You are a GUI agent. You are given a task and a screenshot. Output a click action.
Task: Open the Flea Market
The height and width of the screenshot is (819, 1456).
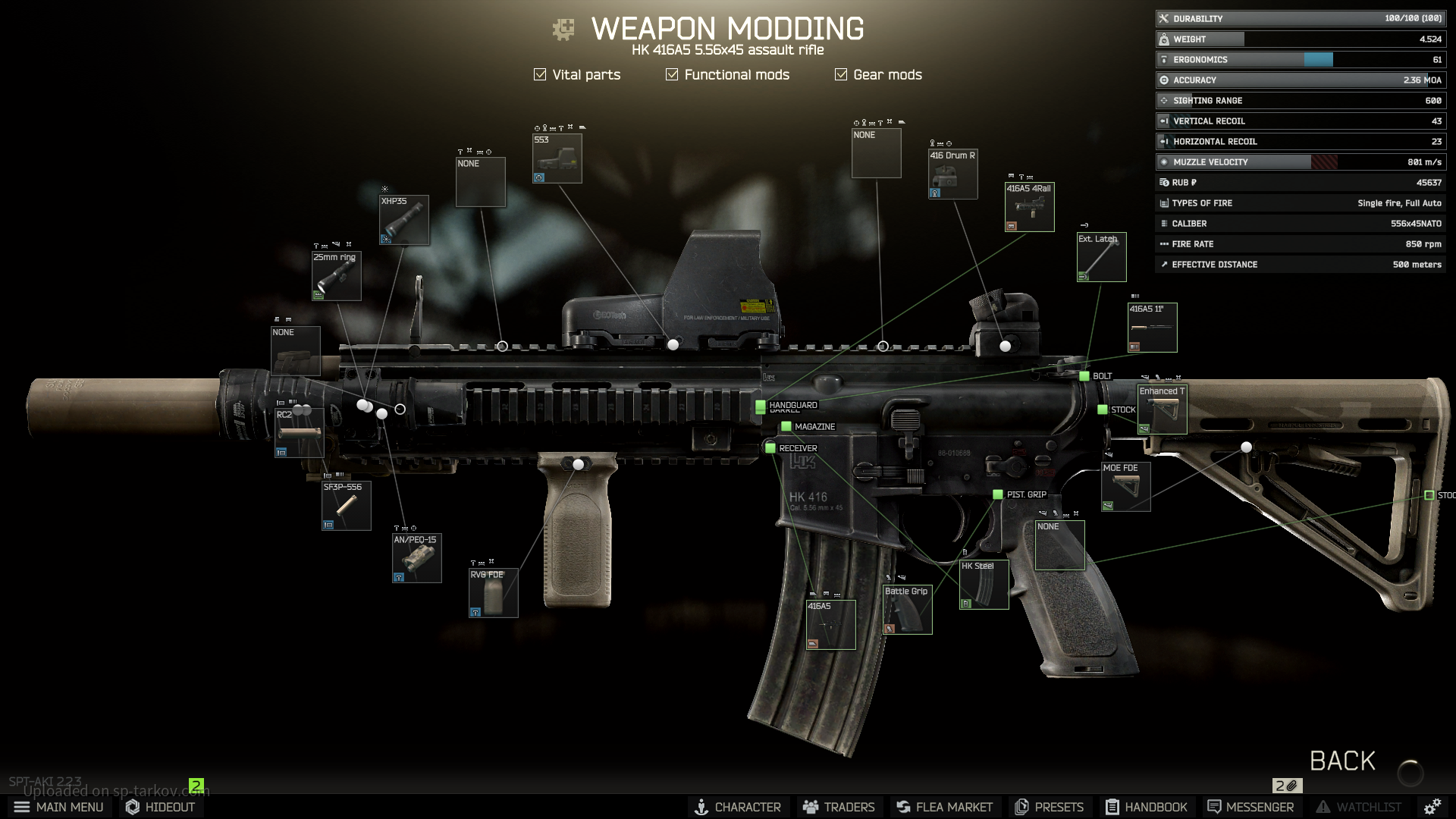tap(944, 807)
